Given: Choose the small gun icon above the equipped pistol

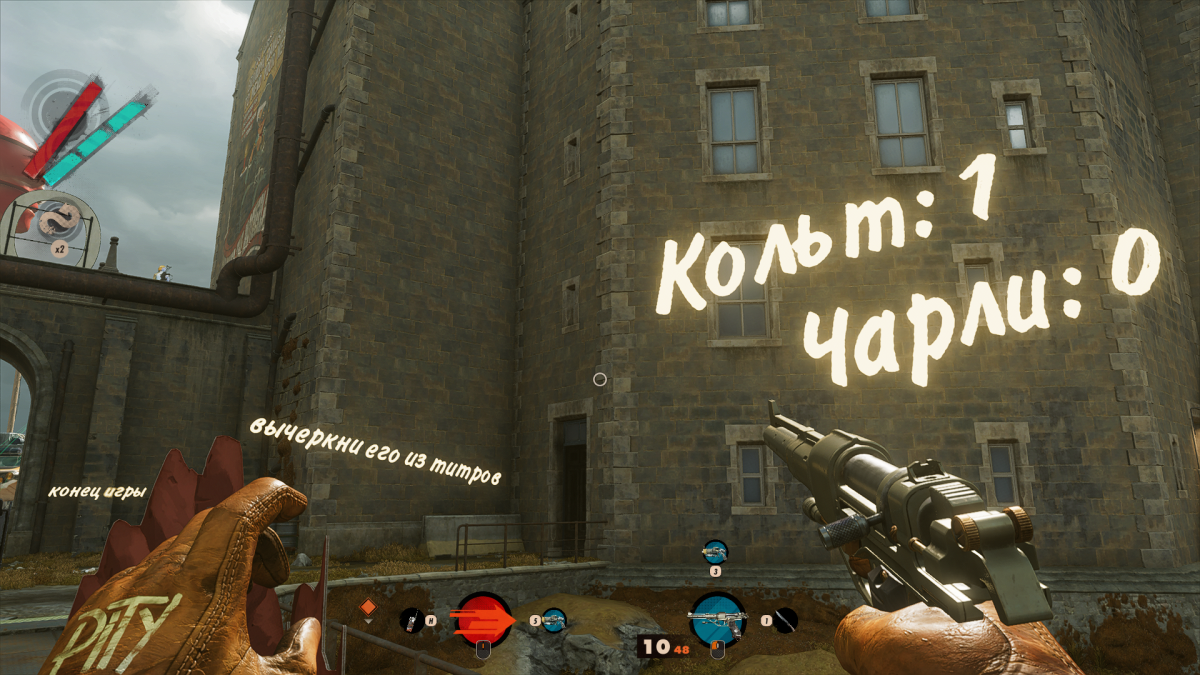Looking at the screenshot, I should coord(715,551).
